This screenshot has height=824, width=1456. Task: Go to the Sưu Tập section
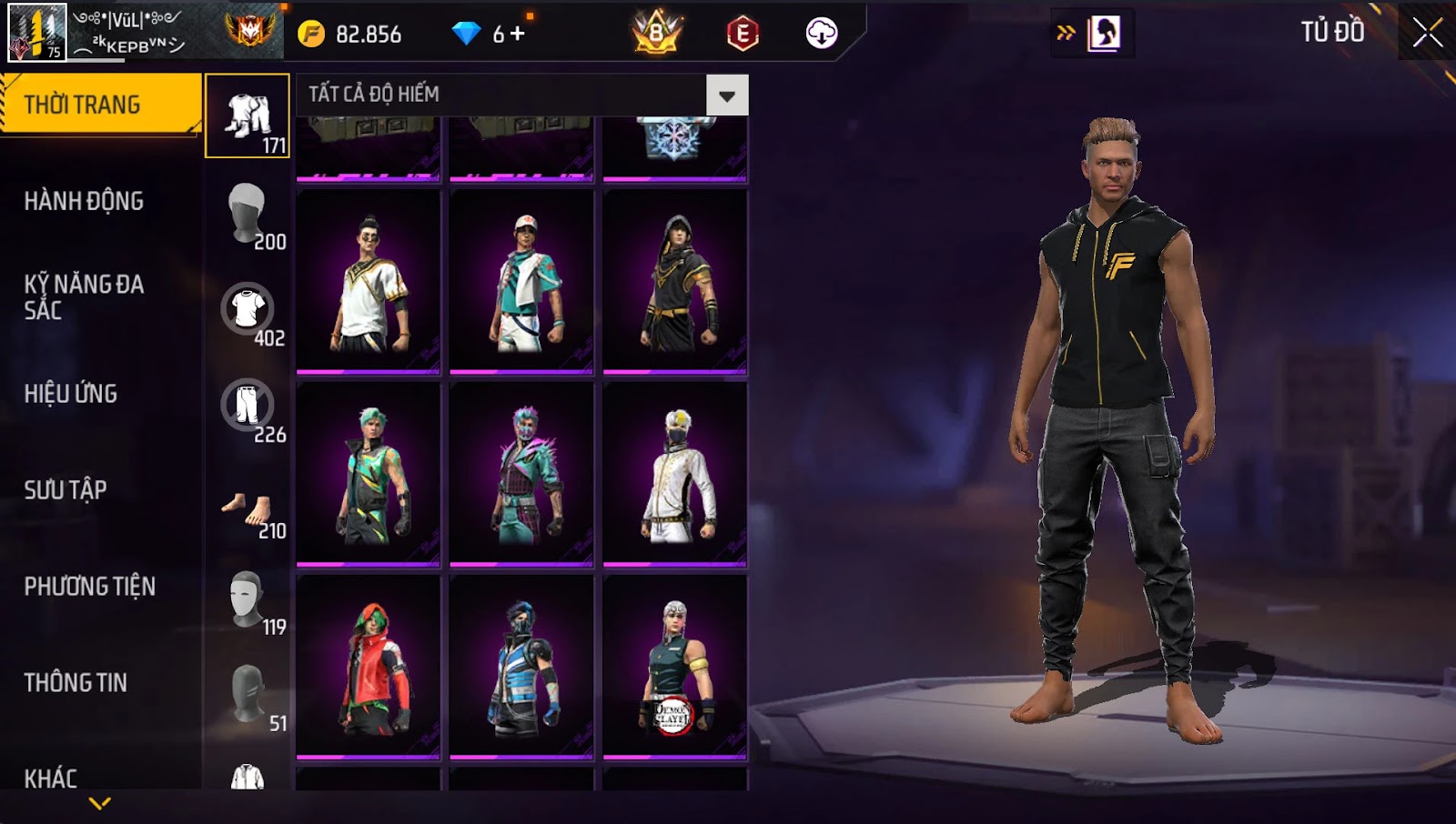66,490
